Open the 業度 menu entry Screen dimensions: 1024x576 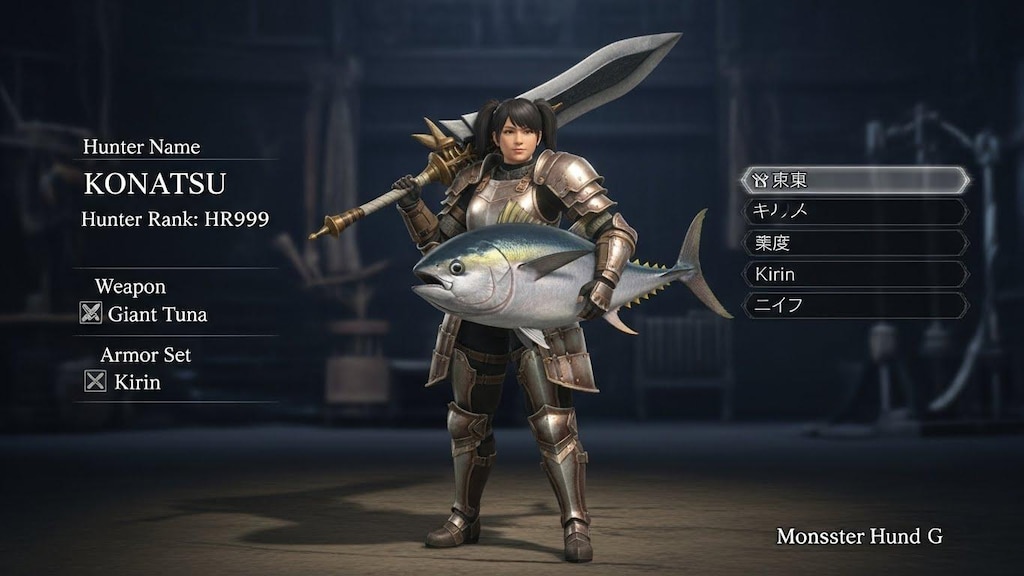pyautogui.click(x=855, y=243)
